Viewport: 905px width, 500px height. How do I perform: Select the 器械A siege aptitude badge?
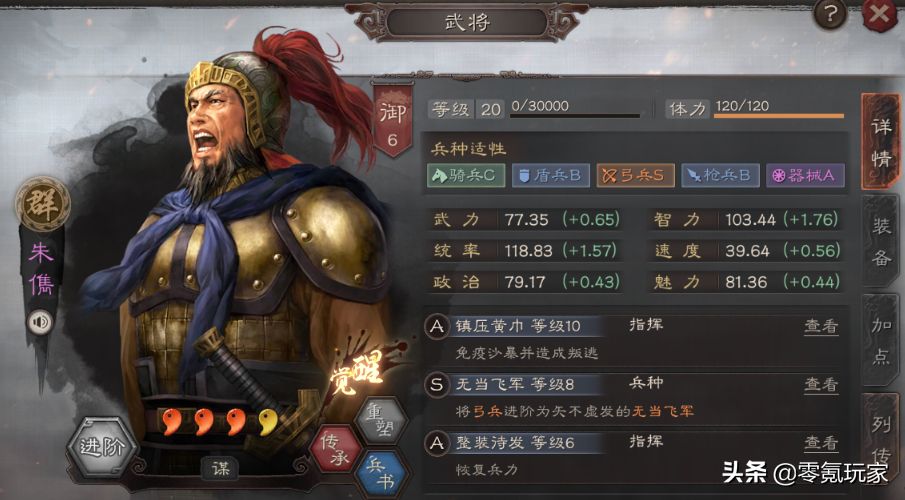pos(805,176)
